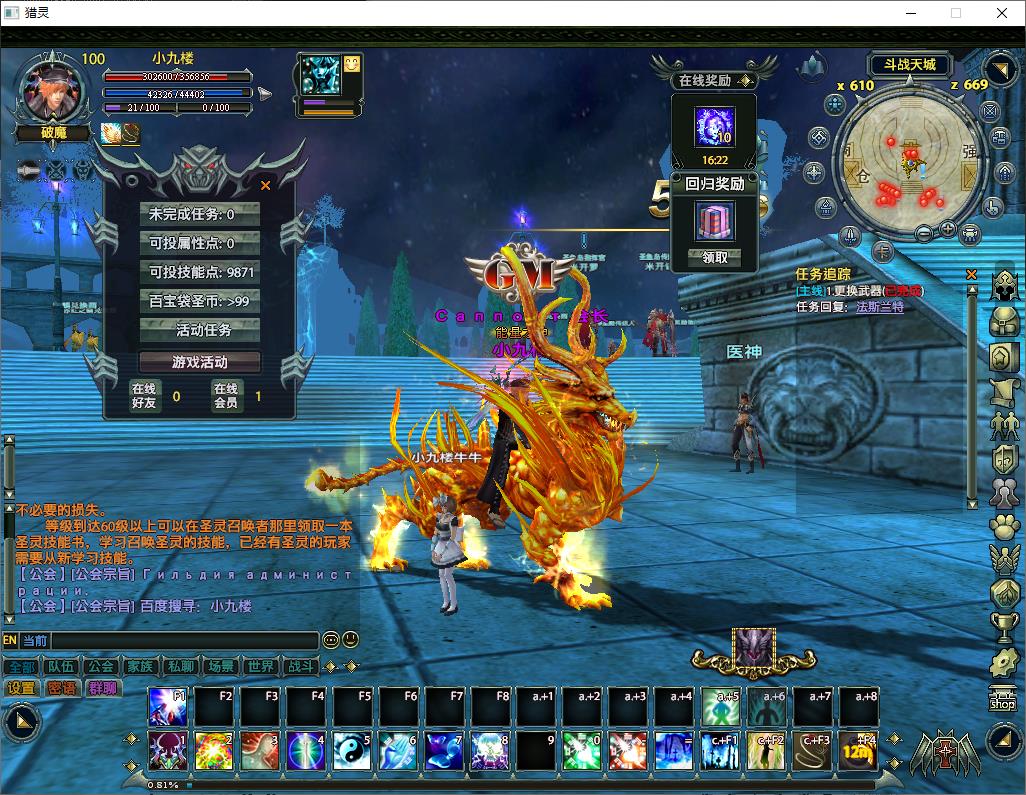Open 活动任务 event quests
This screenshot has height=795, width=1026.
pyautogui.click(x=204, y=330)
